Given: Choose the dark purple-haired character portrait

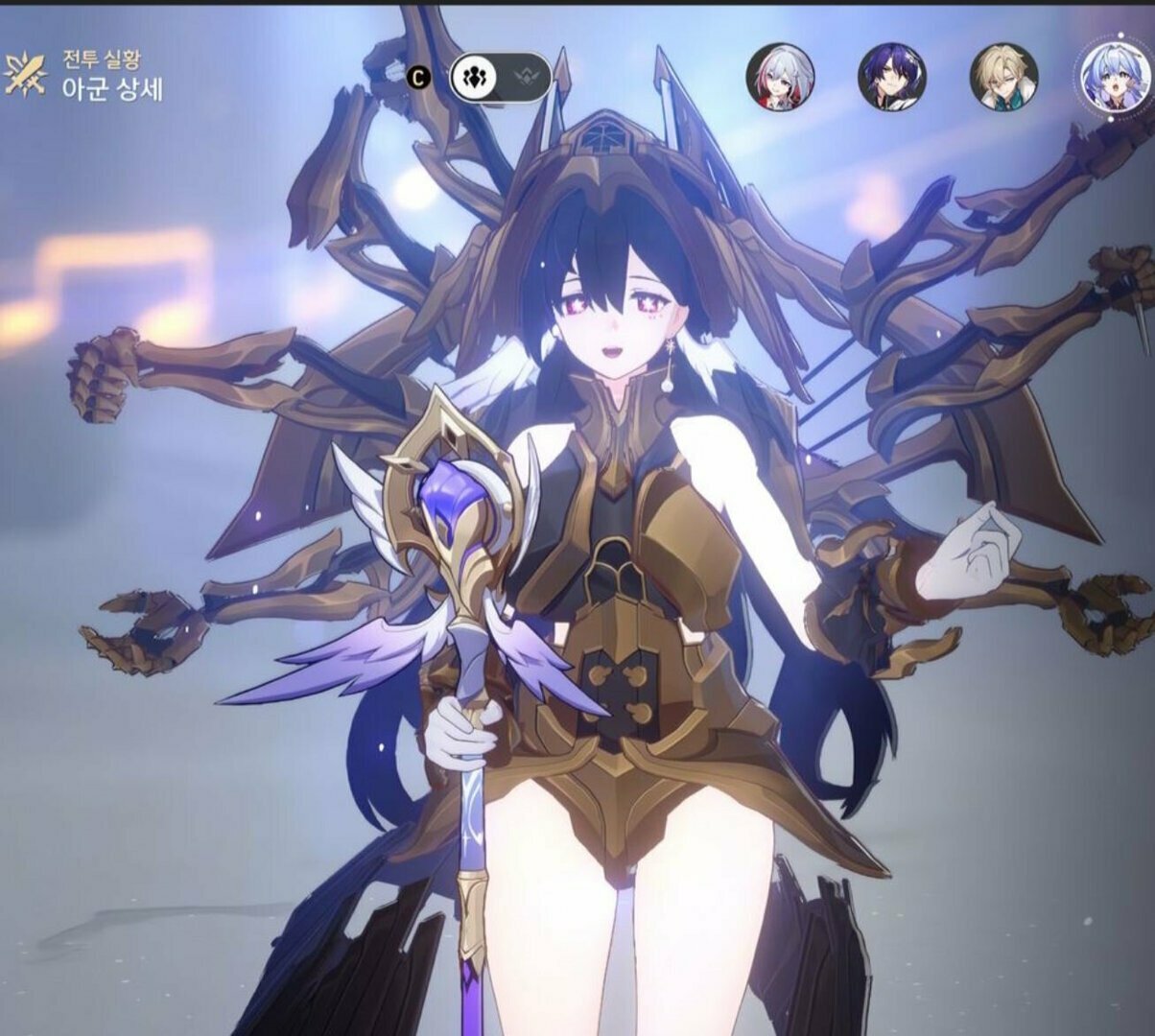Looking at the screenshot, I should click(891, 76).
